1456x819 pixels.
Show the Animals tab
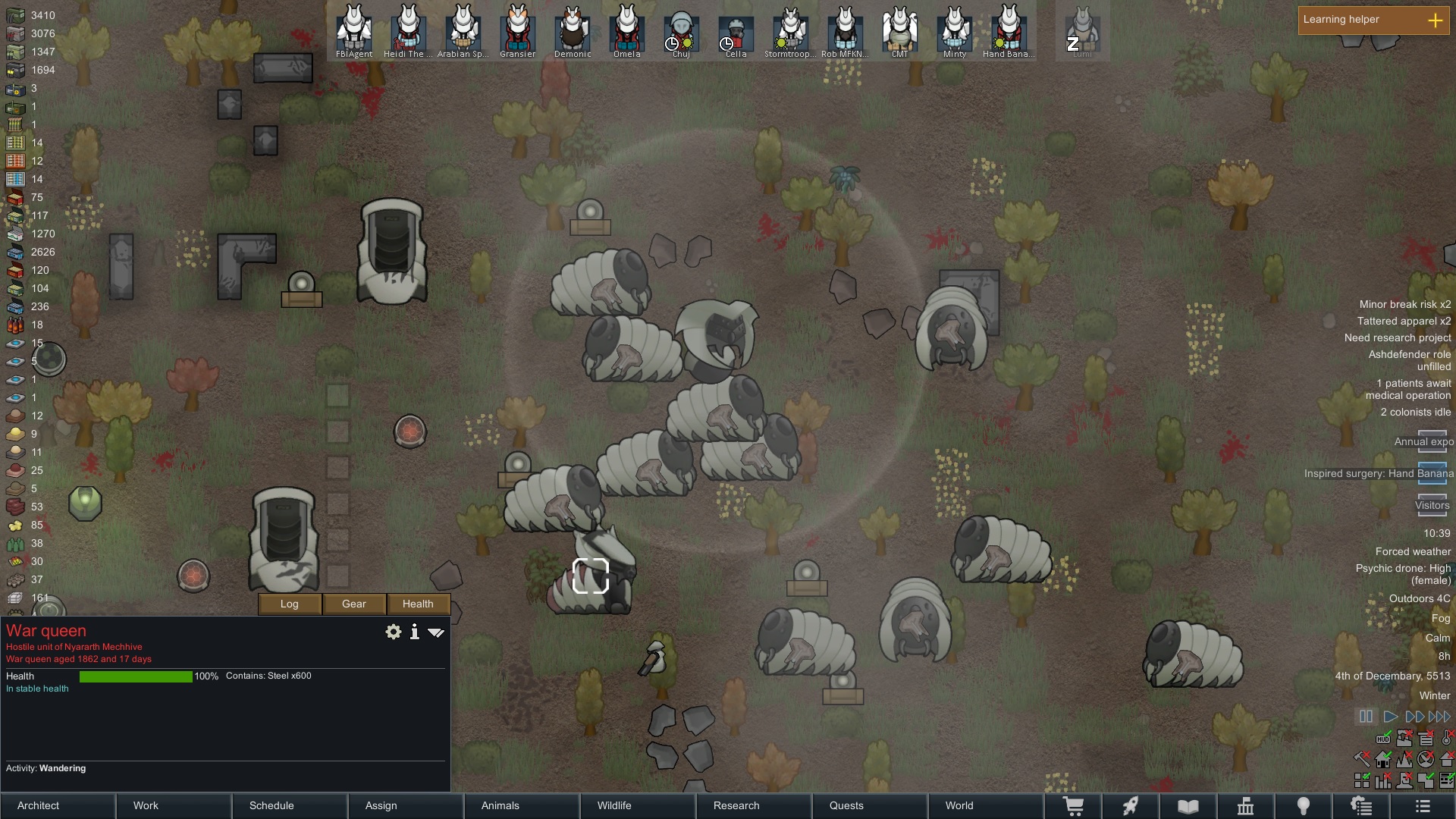point(522,805)
